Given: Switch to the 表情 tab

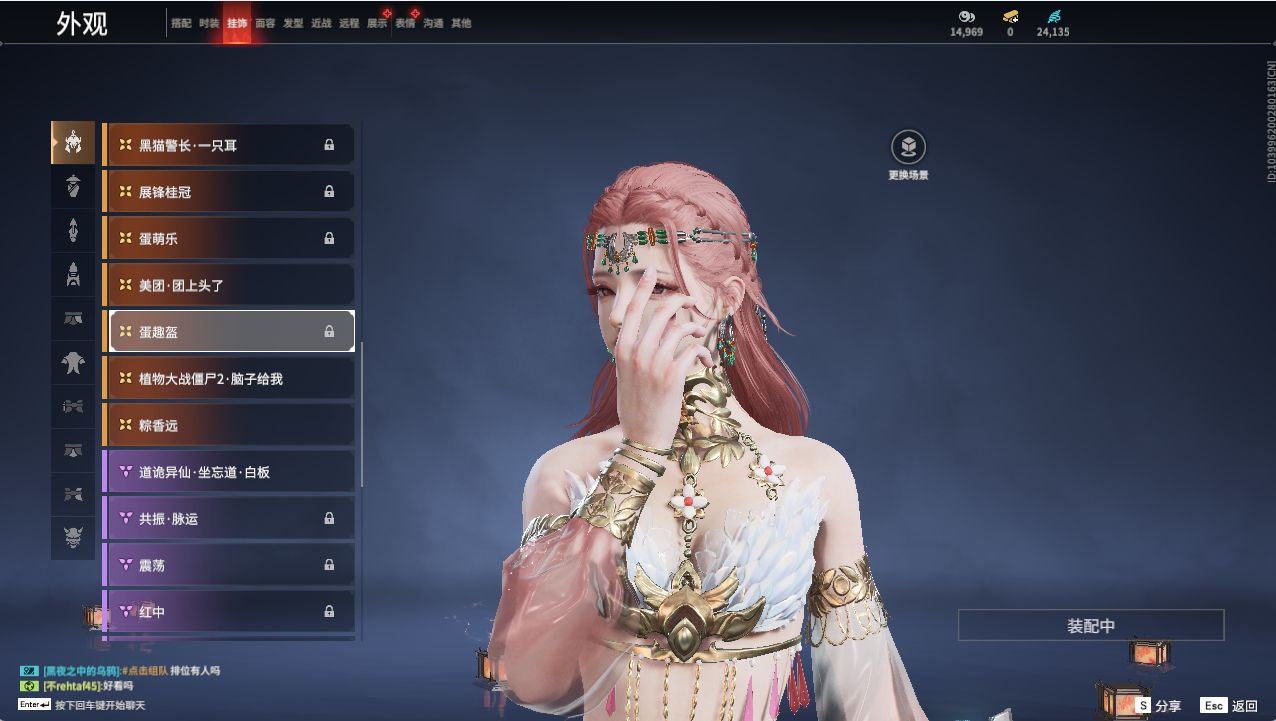Looking at the screenshot, I should click(x=405, y=23).
